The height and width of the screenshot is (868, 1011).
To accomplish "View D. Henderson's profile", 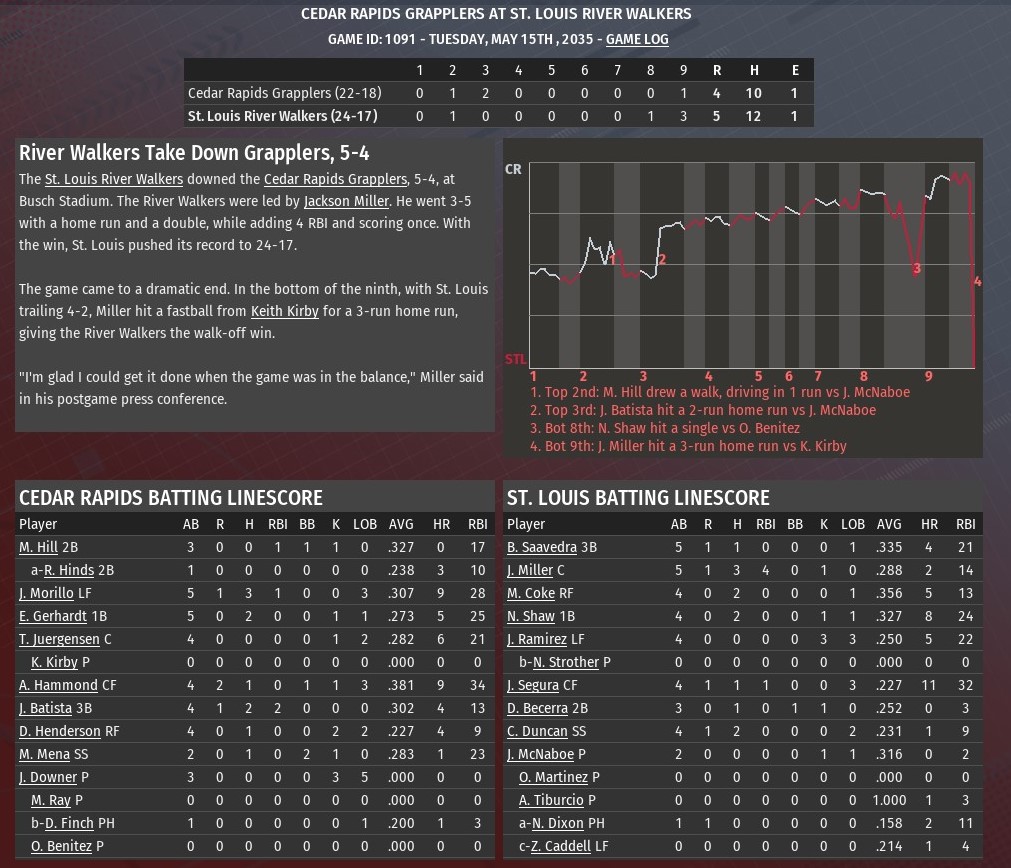I will click(x=59, y=732).
